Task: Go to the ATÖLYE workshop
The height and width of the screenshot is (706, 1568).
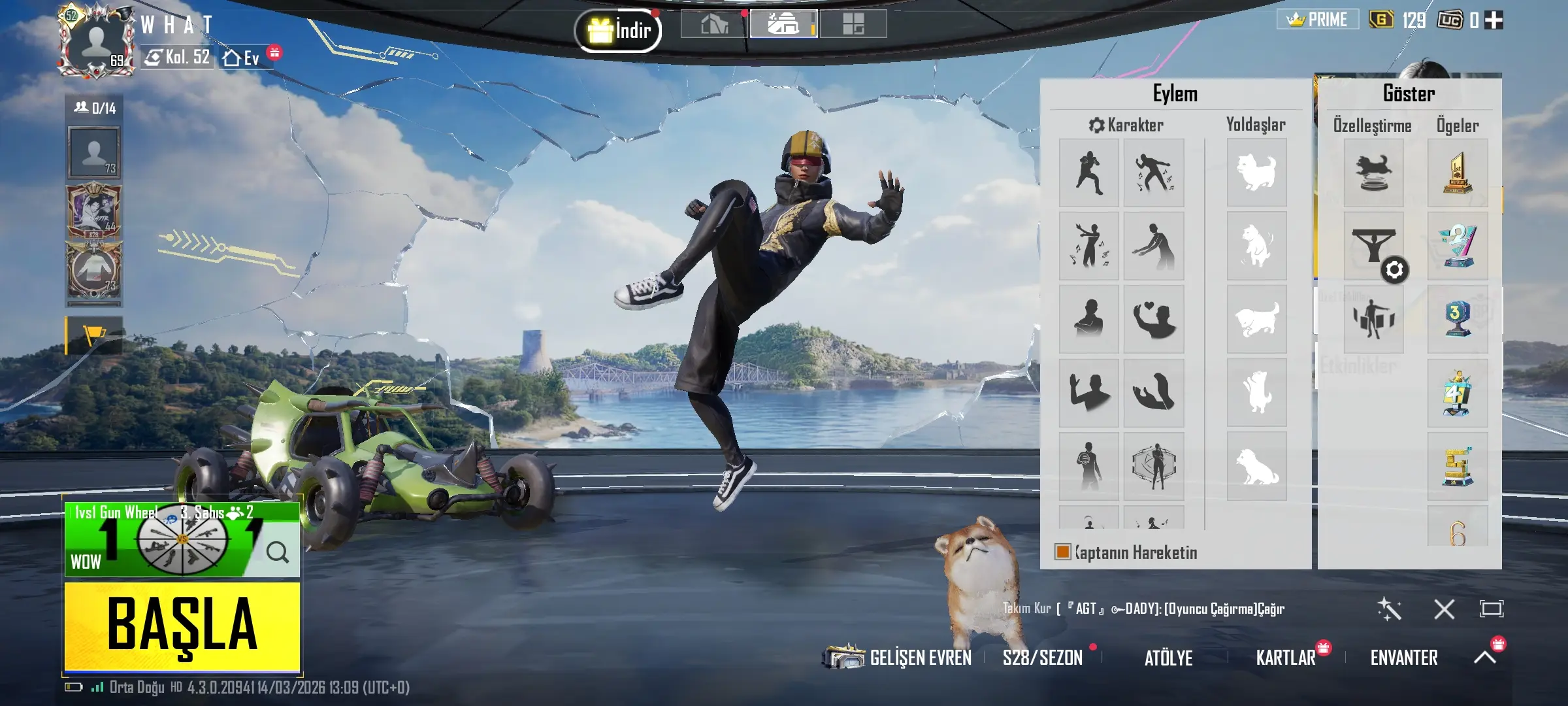Action: tap(1168, 658)
